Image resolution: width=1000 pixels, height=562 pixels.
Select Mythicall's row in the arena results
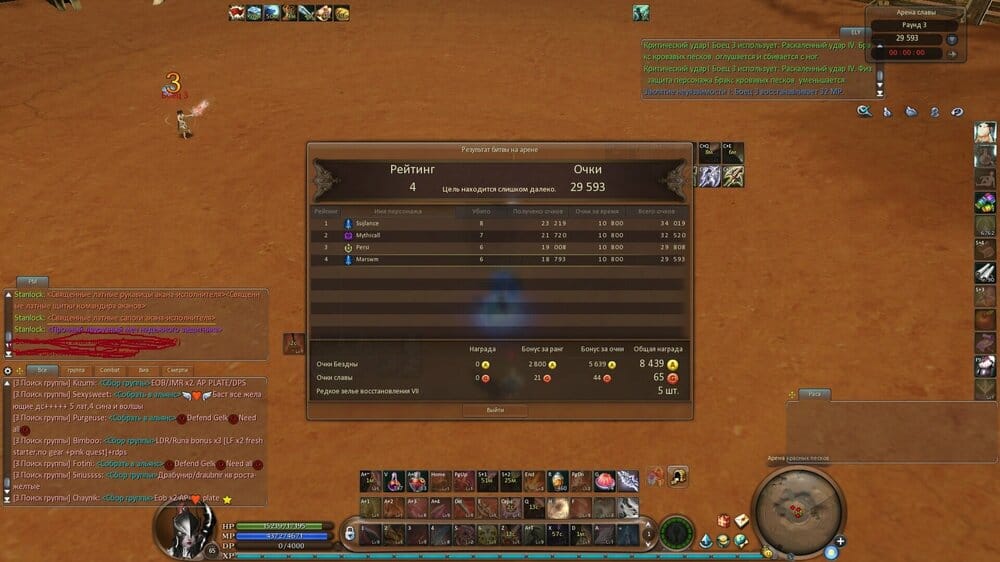pyautogui.click(x=500, y=235)
